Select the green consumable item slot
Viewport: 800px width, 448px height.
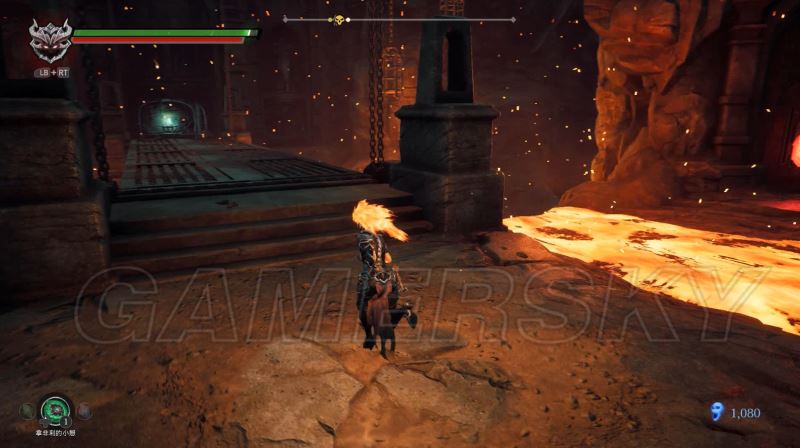click(53, 410)
